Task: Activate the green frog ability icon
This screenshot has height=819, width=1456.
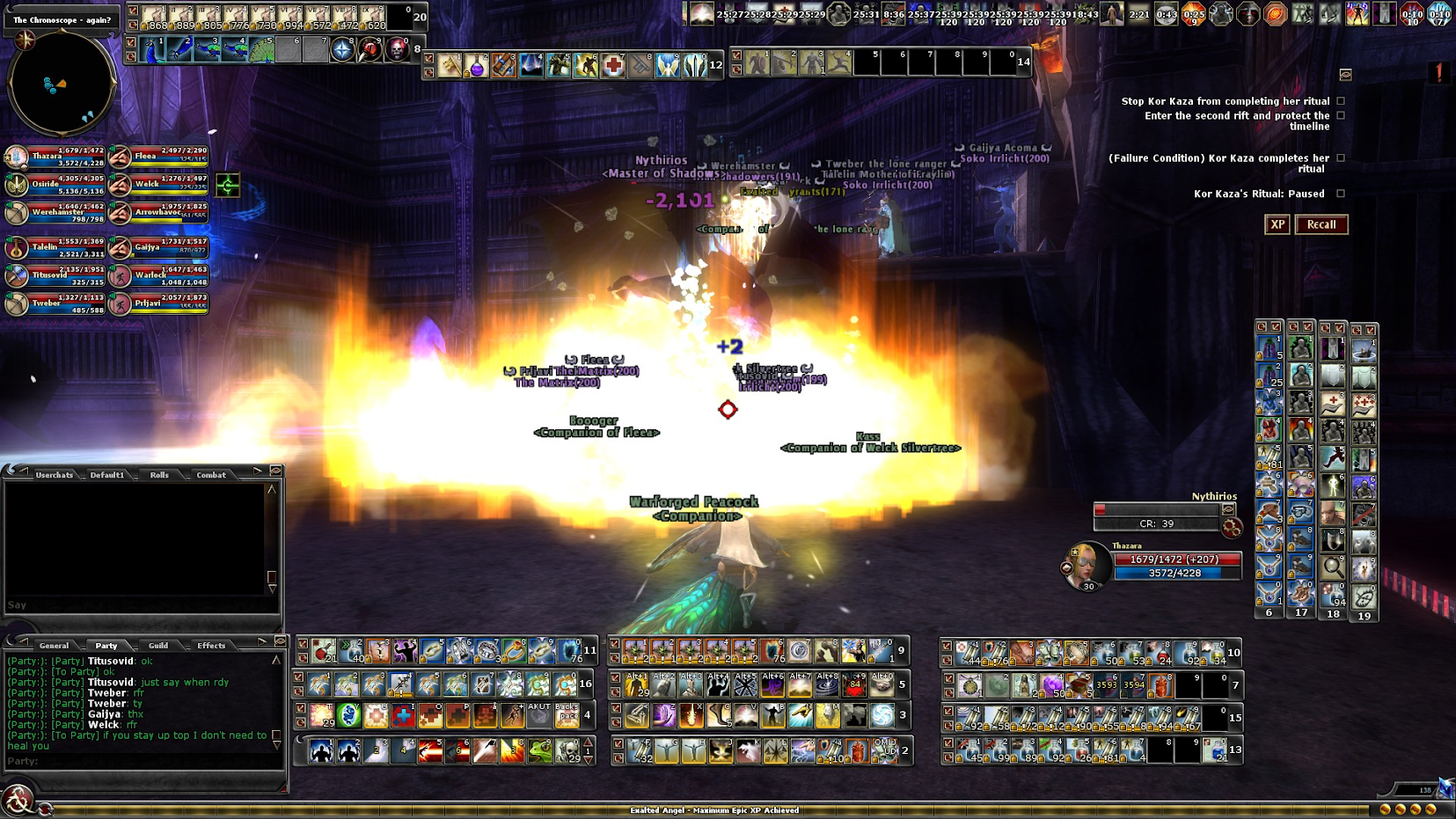Action: coord(540,751)
